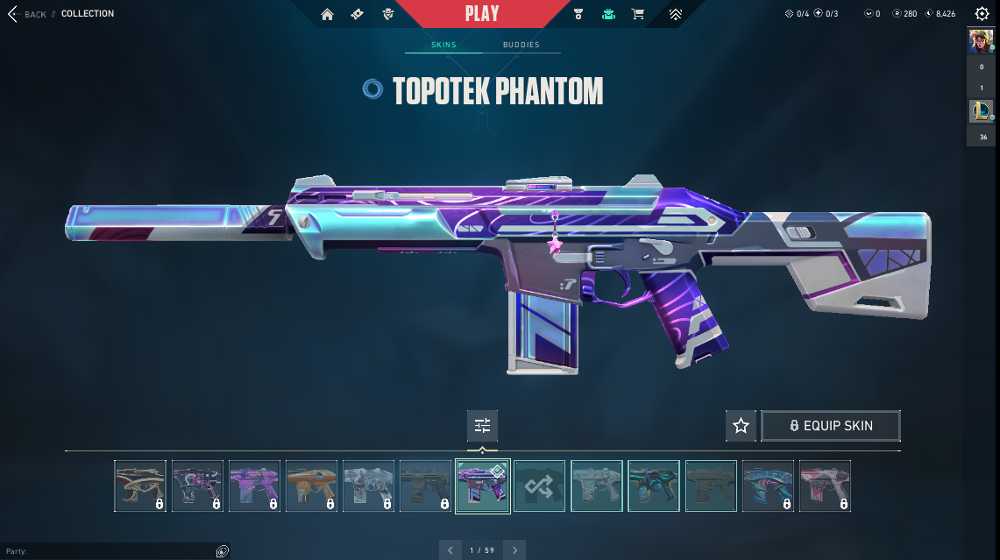Screen dimensions: 1000x560
Task: Click the League of Legends friend icon
Action: coord(980,112)
